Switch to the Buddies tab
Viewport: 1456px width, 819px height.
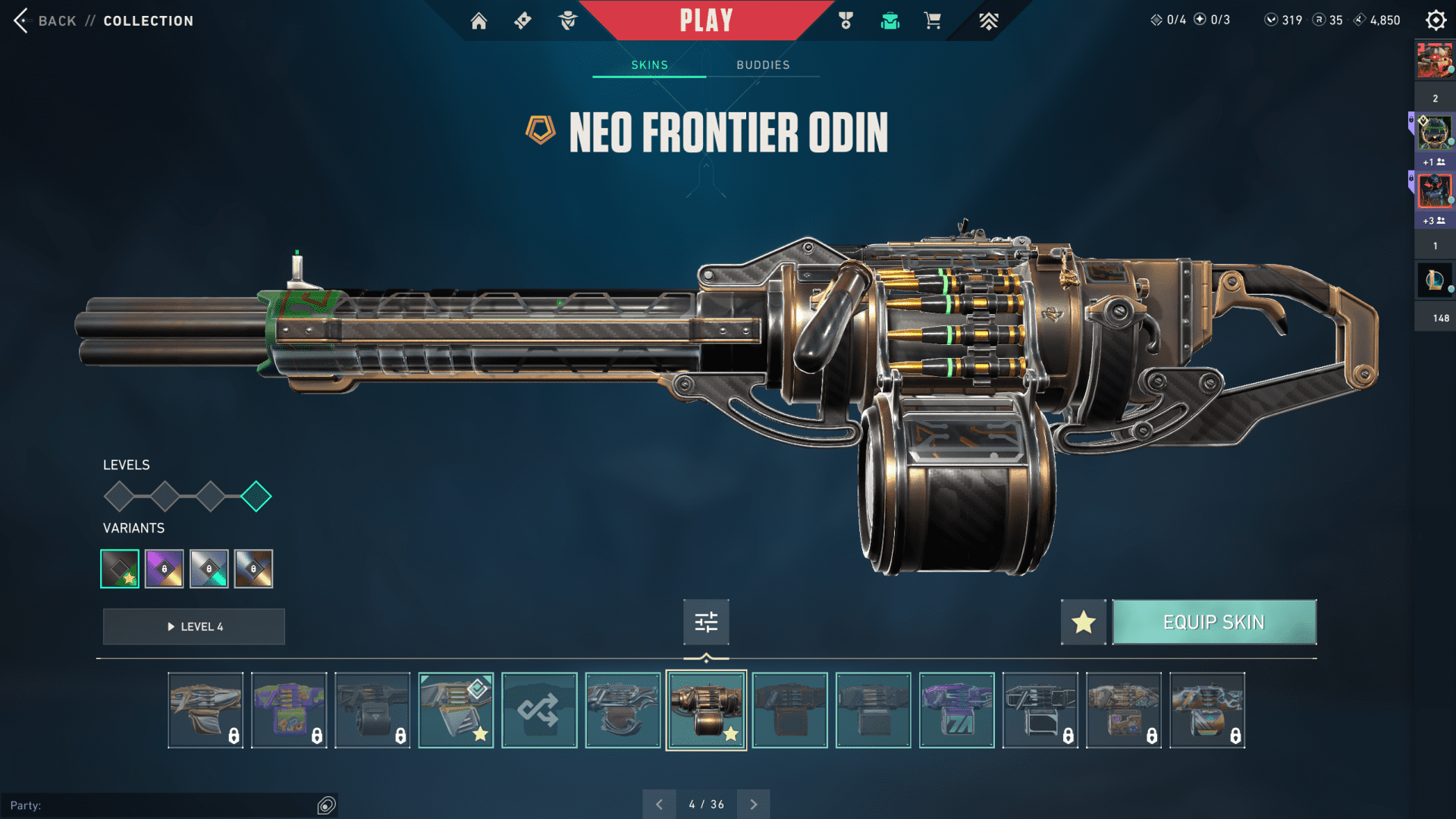(763, 65)
